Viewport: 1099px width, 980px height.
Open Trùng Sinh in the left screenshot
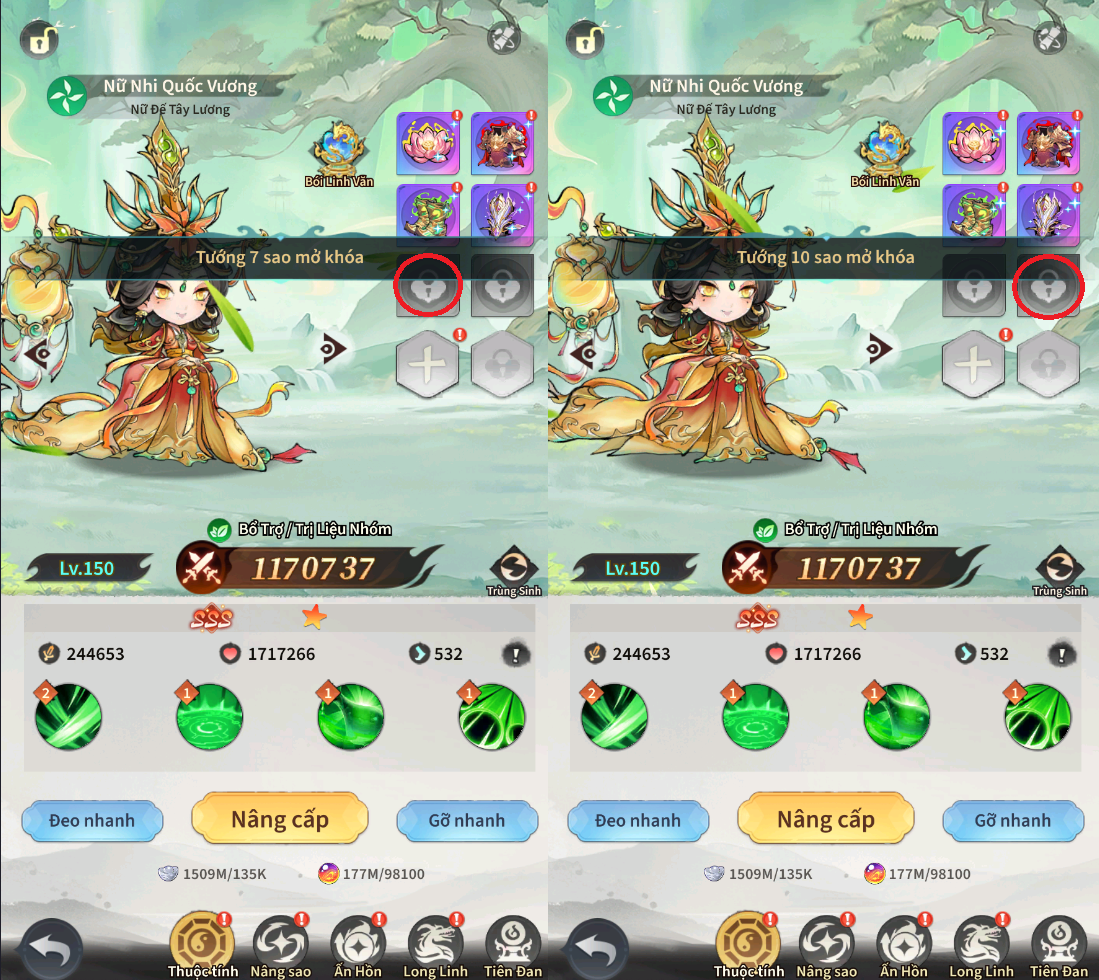514,570
